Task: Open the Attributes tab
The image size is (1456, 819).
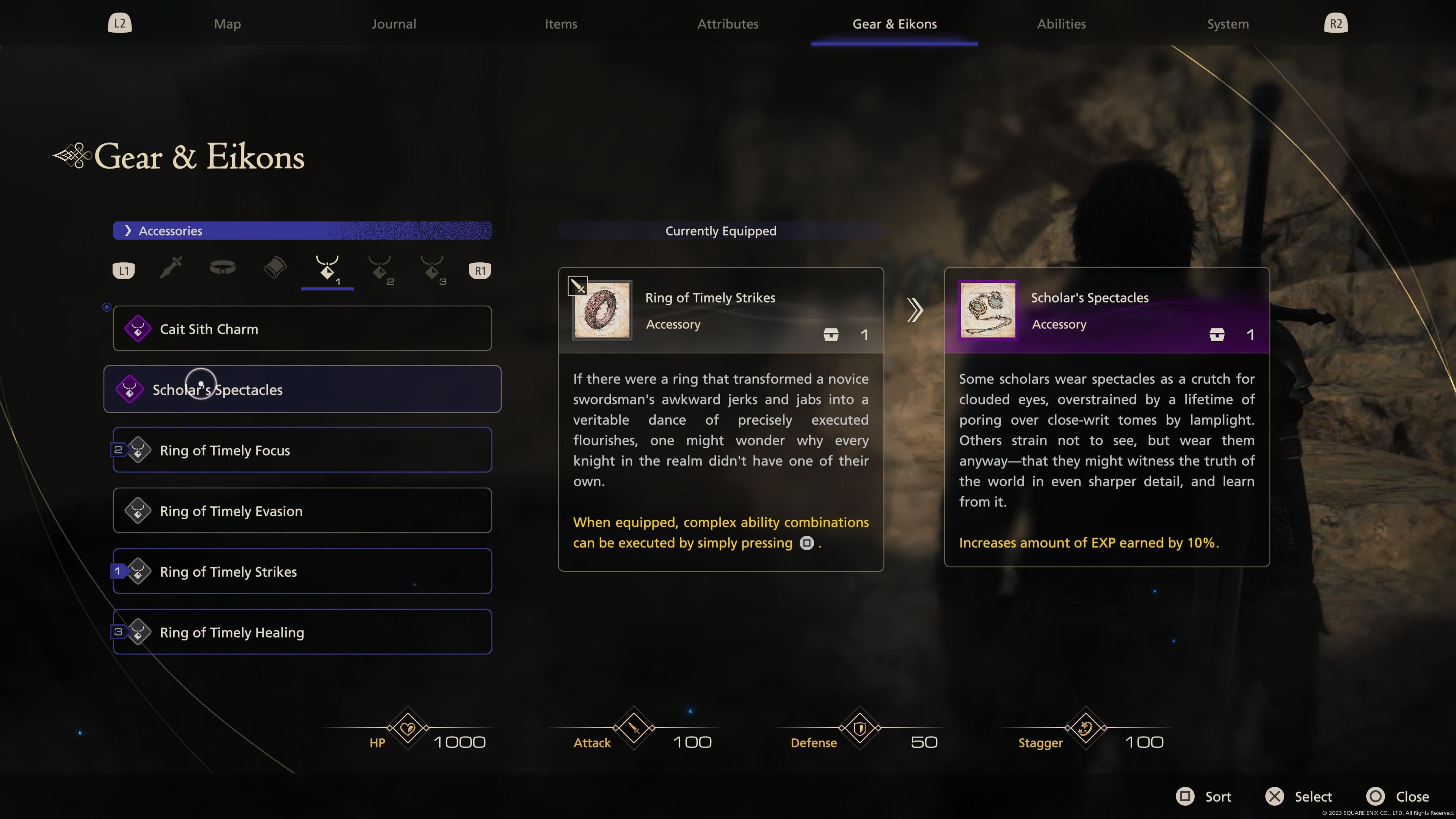Action: [728, 24]
